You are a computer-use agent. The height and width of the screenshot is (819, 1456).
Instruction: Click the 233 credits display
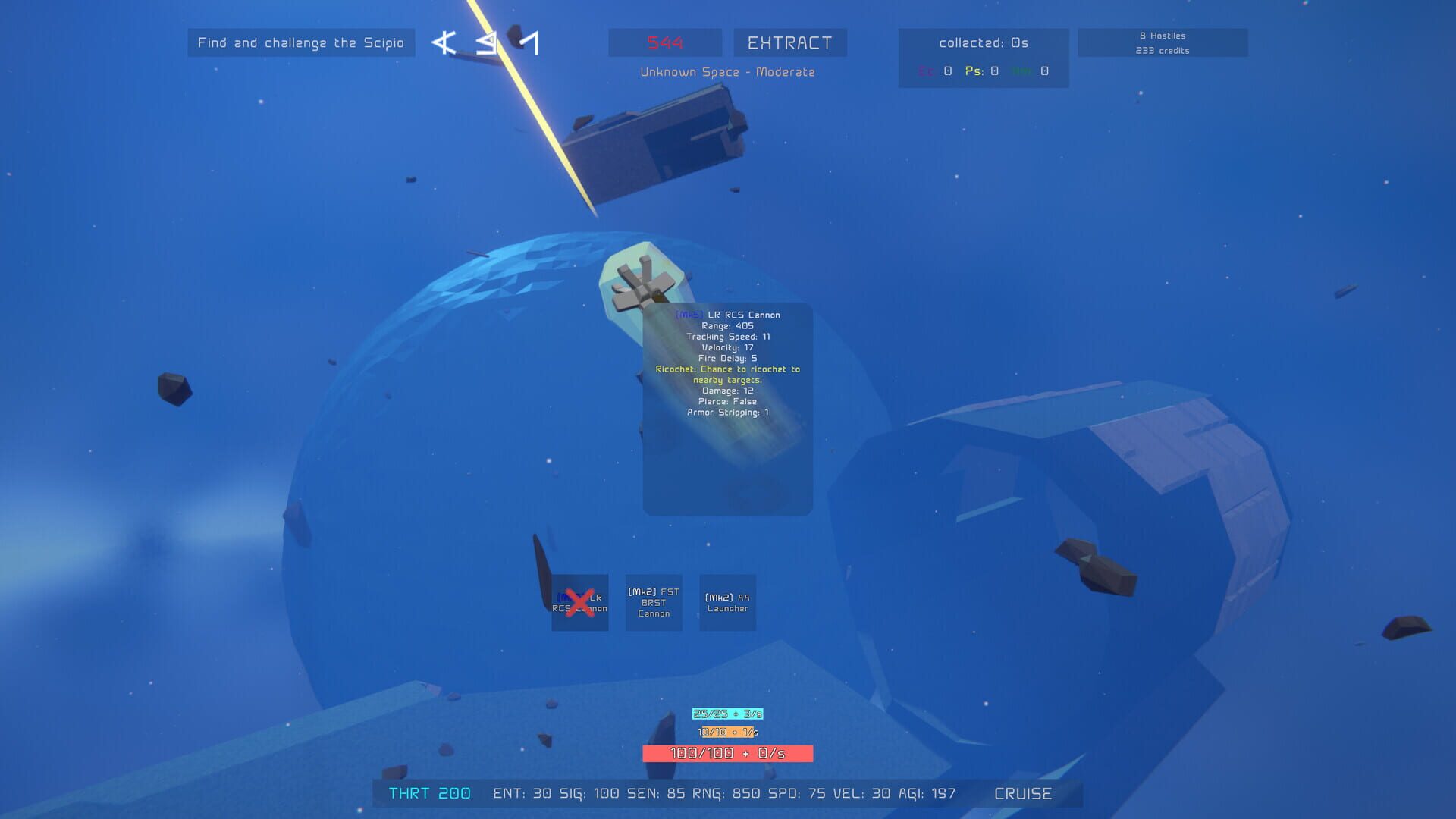click(1163, 51)
